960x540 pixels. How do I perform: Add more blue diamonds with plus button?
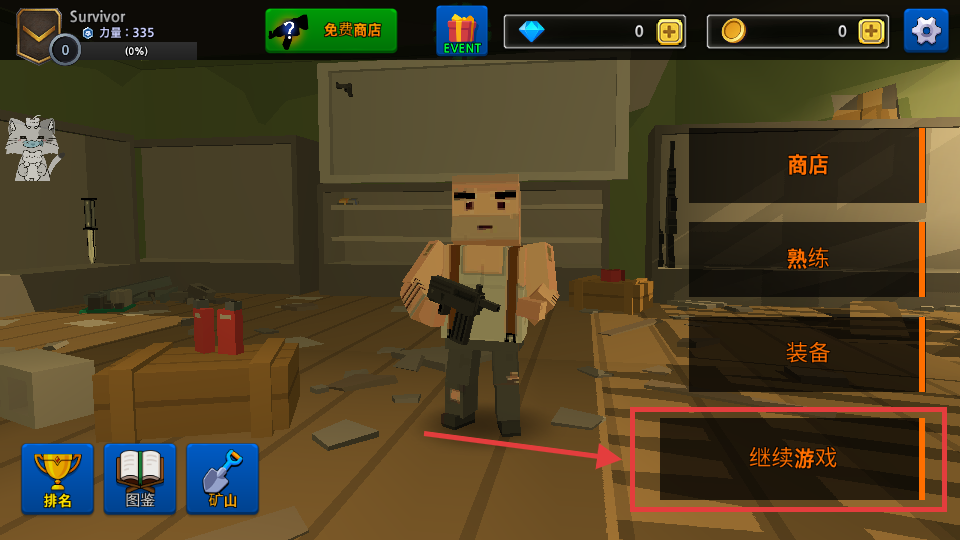coord(669,31)
